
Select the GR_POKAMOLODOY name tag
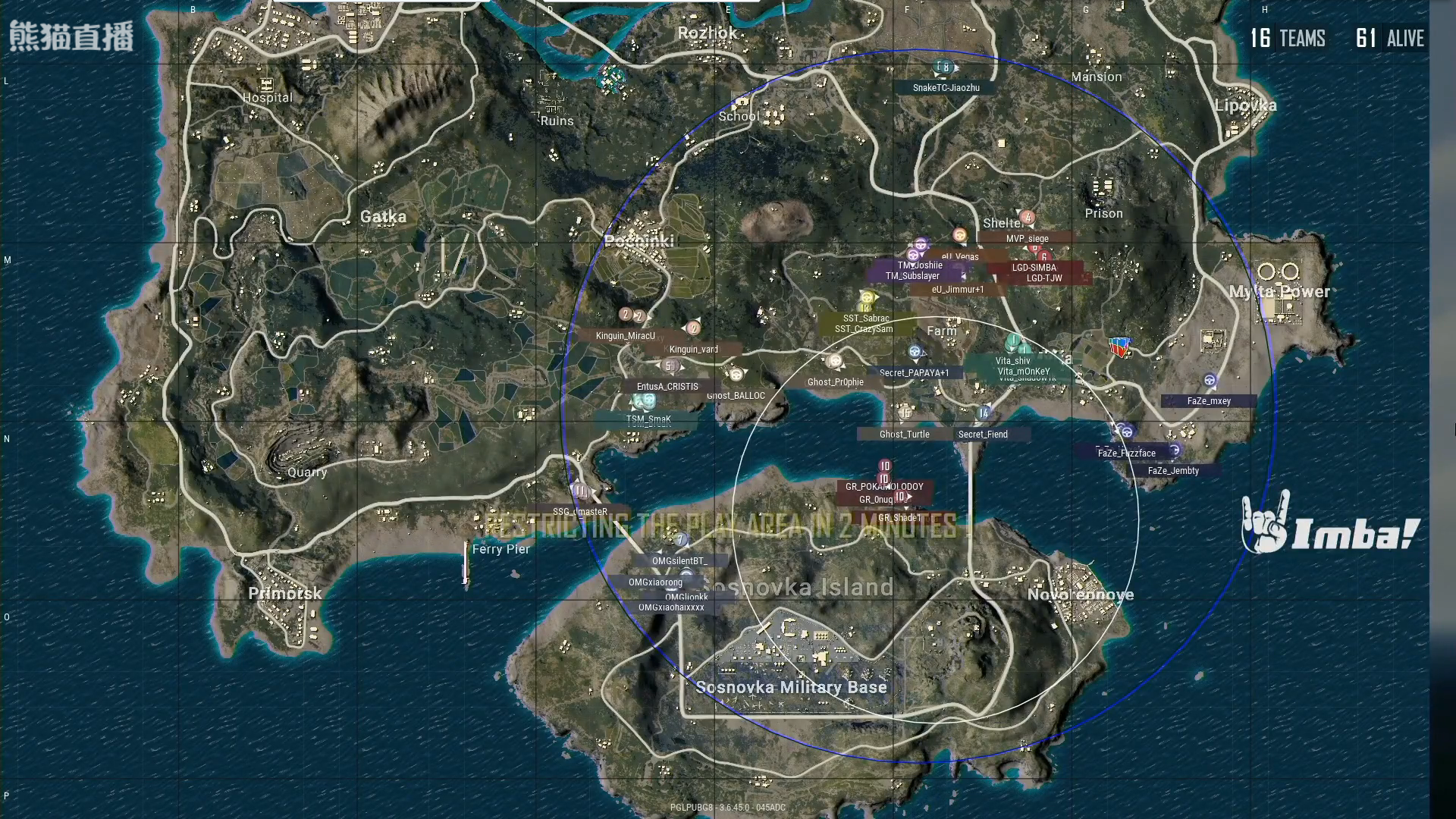click(884, 487)
